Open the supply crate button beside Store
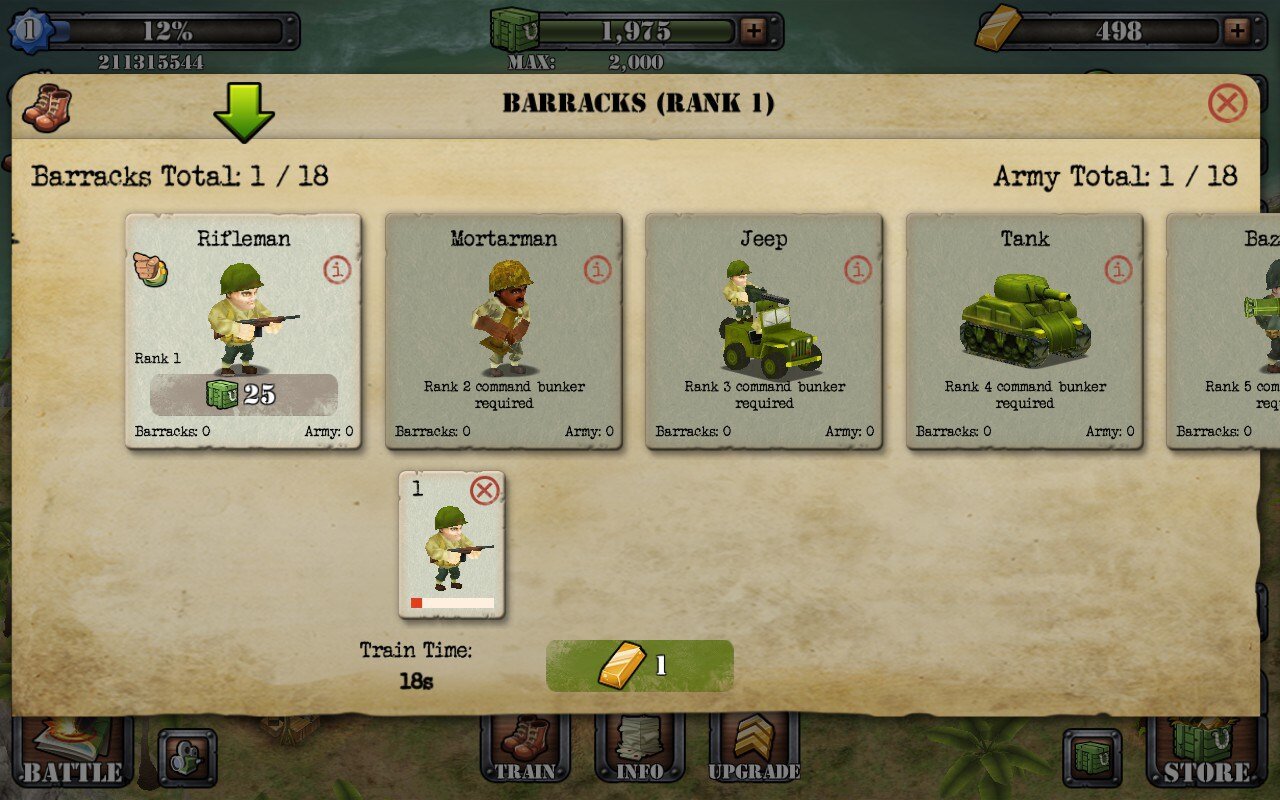Screen dimensions: 1280x800 click(x=1091, y=757)
